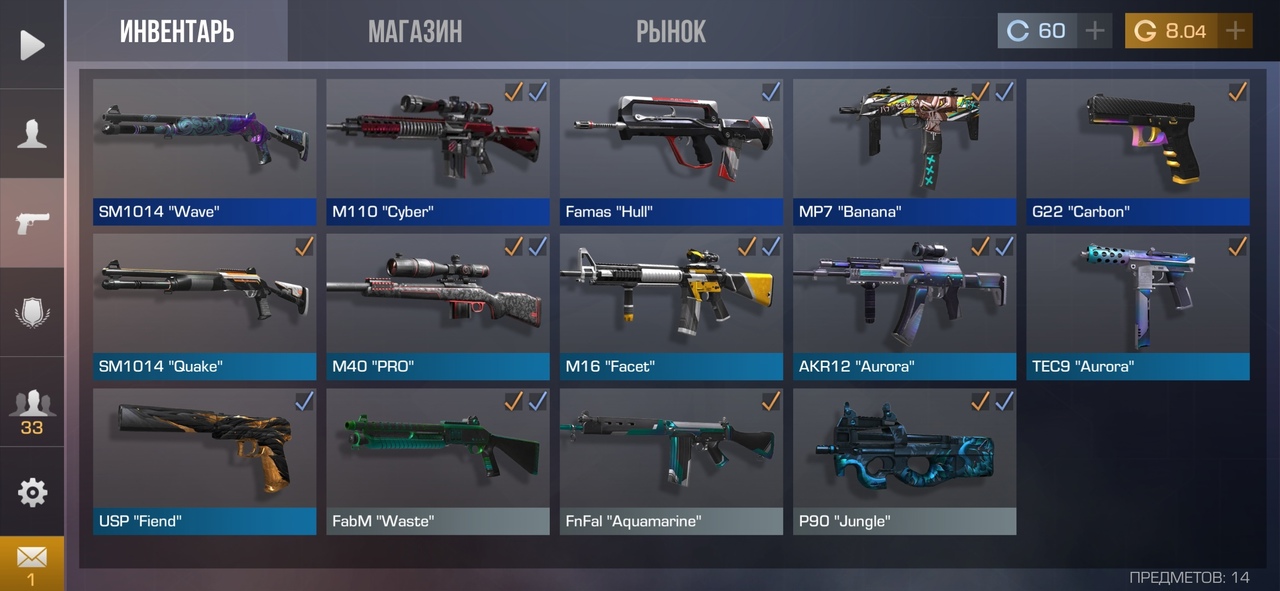Add more gold with plus button
The height and width of the screenshot is (591, 1280).
pyautogui.click(x=1235, y=31)
